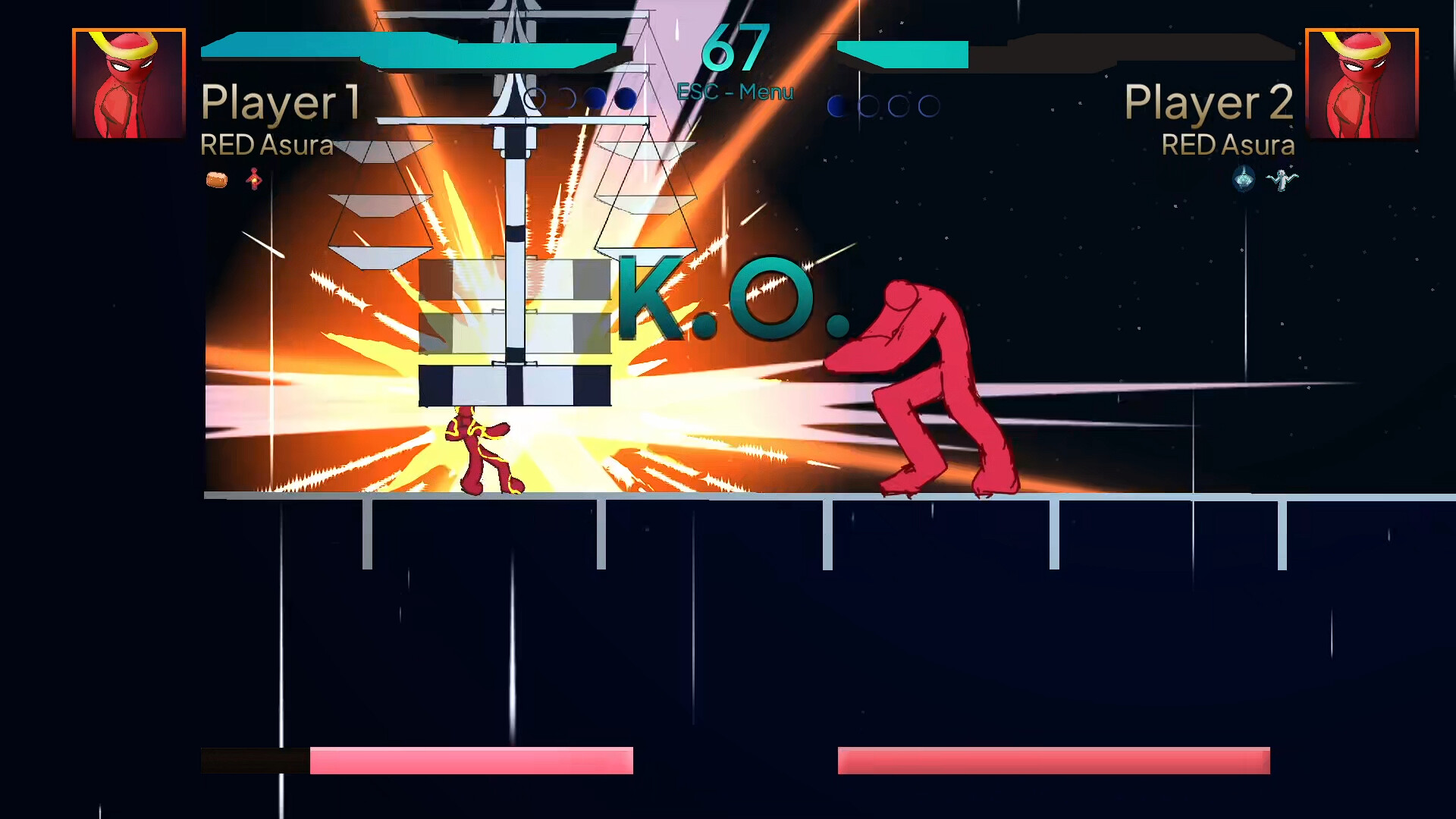Toggle the first round circle for Player 2
This screenshot has width=1456, height=819.
tap(836, 105)
